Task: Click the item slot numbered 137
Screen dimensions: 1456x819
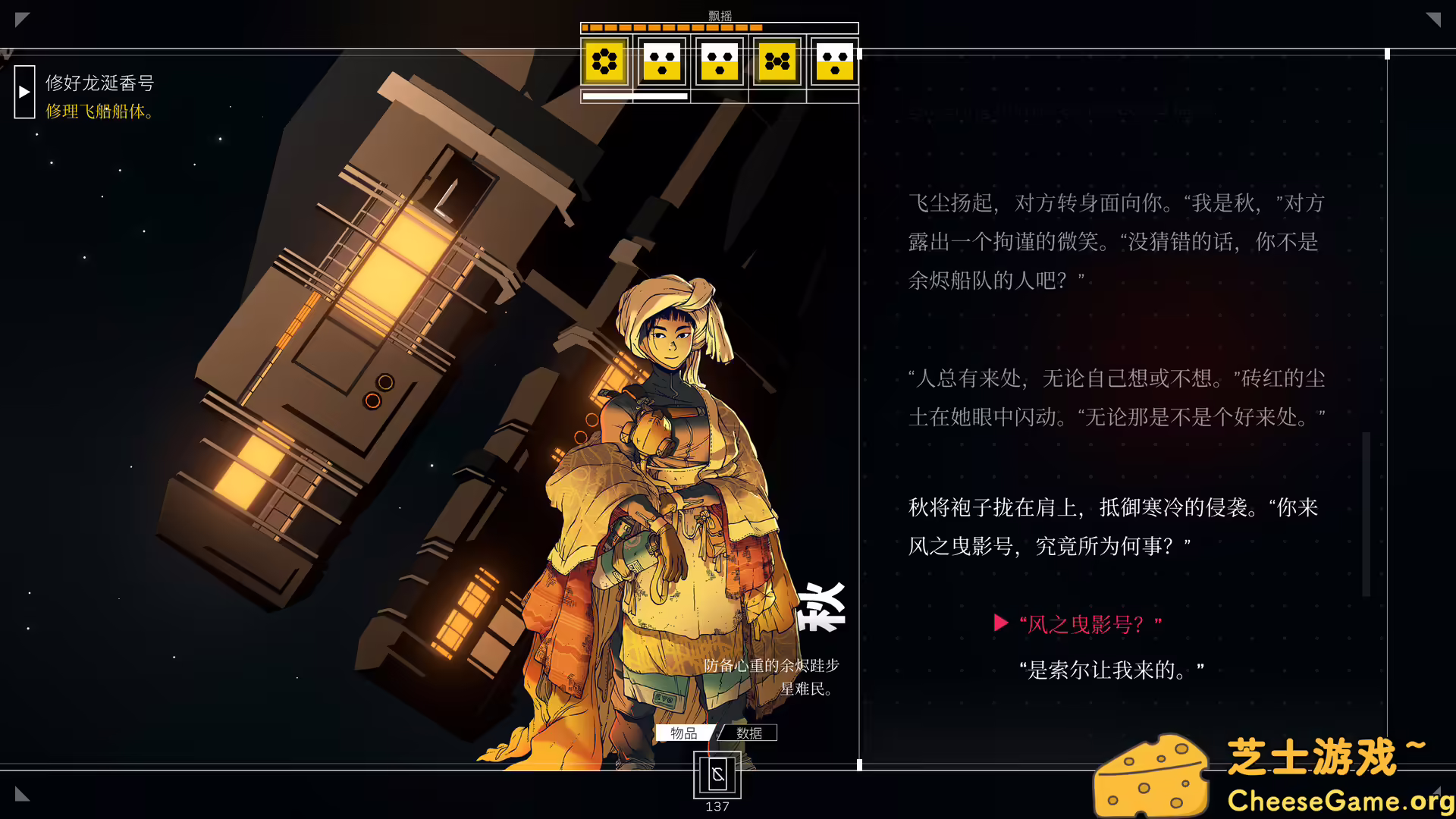Action: coord(716,775)
